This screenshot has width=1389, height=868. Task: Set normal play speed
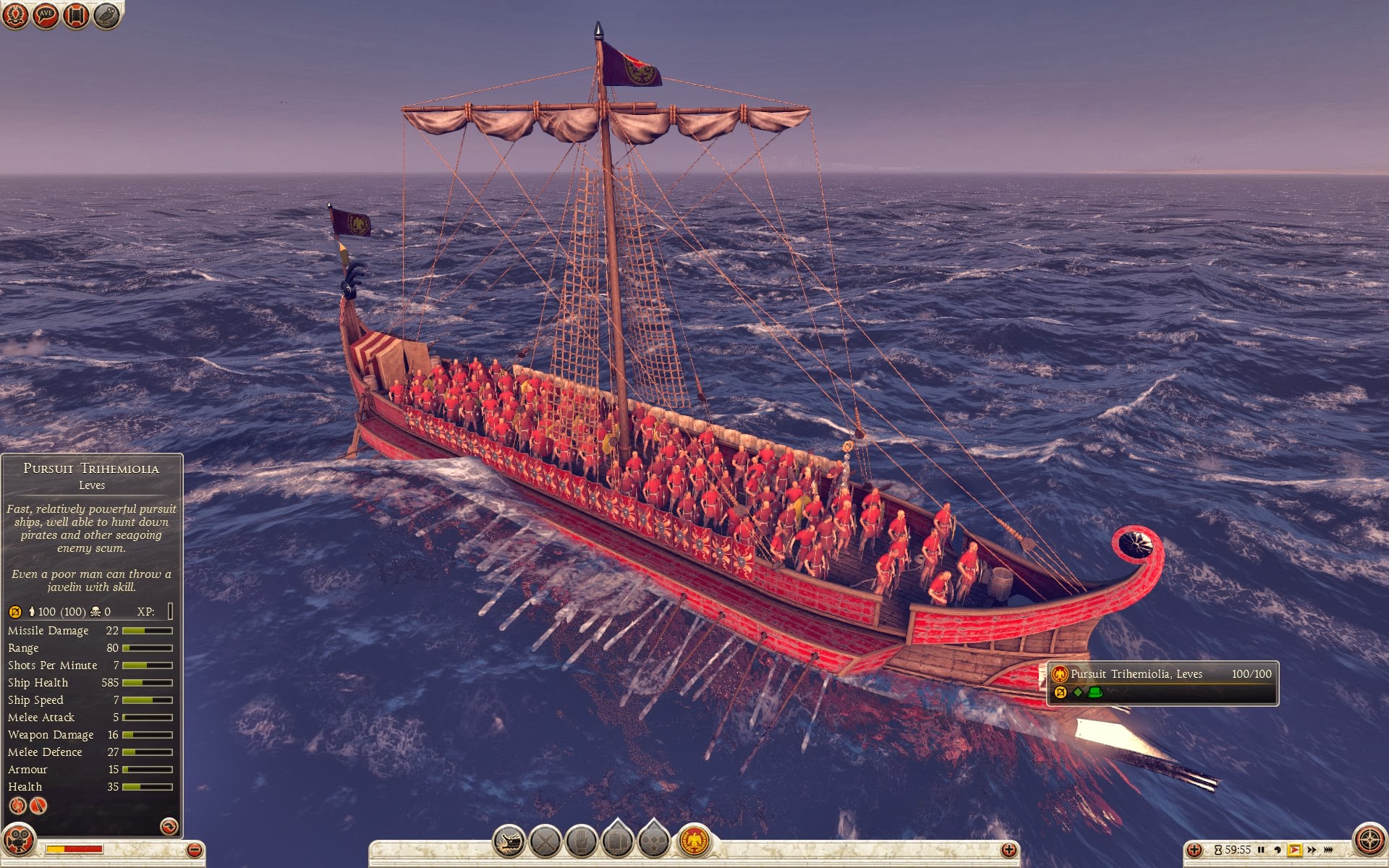(1294, 850)
